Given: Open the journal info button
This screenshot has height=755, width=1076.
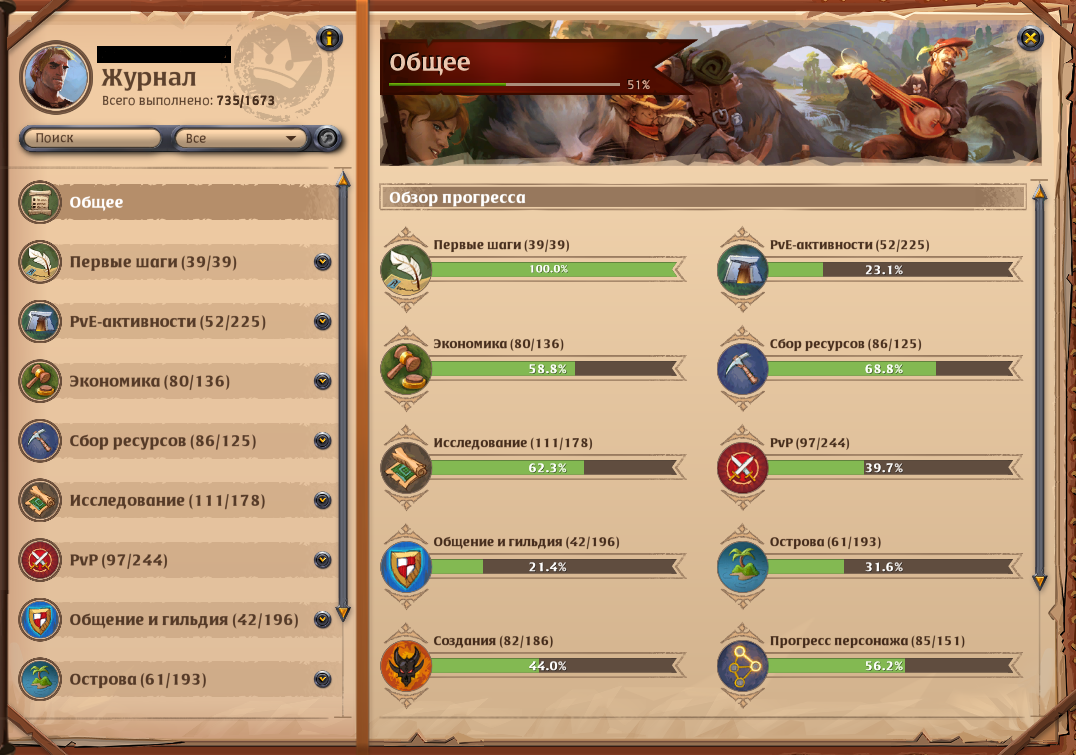Looking at the screenshot, I should [x=329, y=39].
